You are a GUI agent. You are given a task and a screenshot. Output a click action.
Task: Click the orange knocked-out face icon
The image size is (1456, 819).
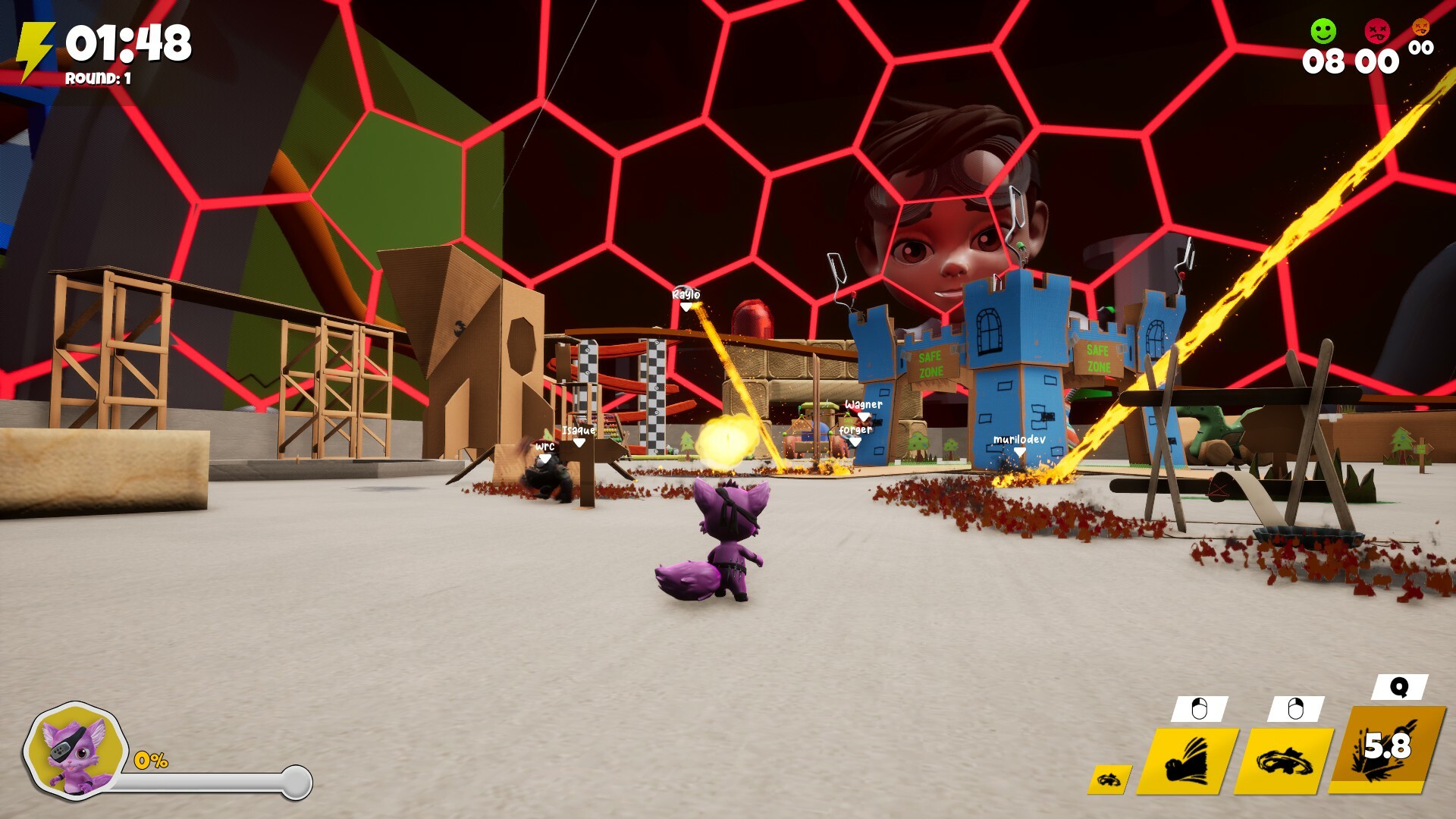[1420, 29]
